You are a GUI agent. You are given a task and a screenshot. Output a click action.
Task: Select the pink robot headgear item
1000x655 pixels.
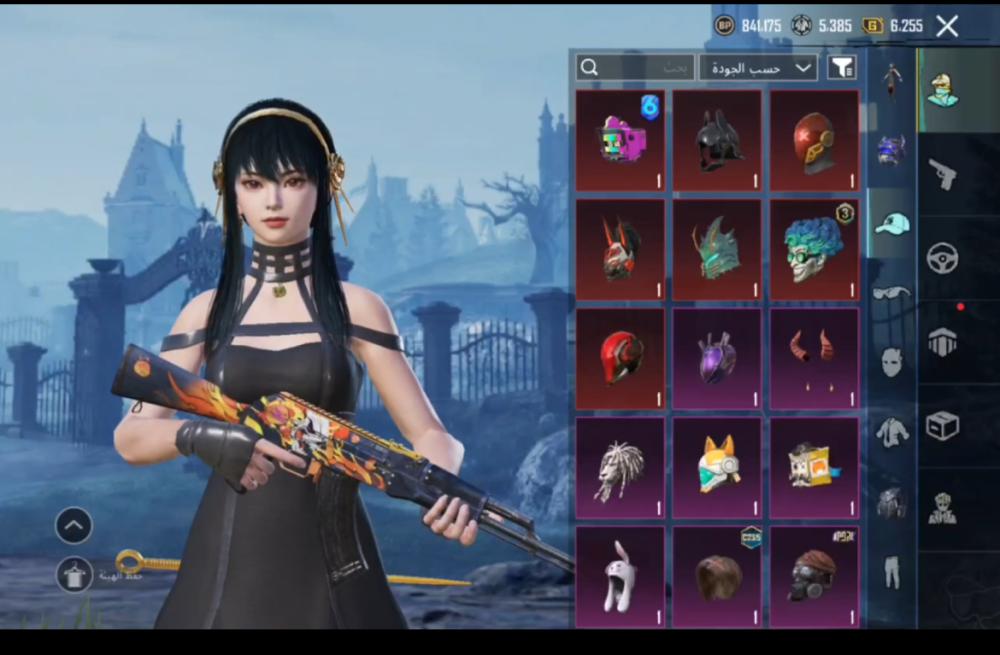(620, 140)
